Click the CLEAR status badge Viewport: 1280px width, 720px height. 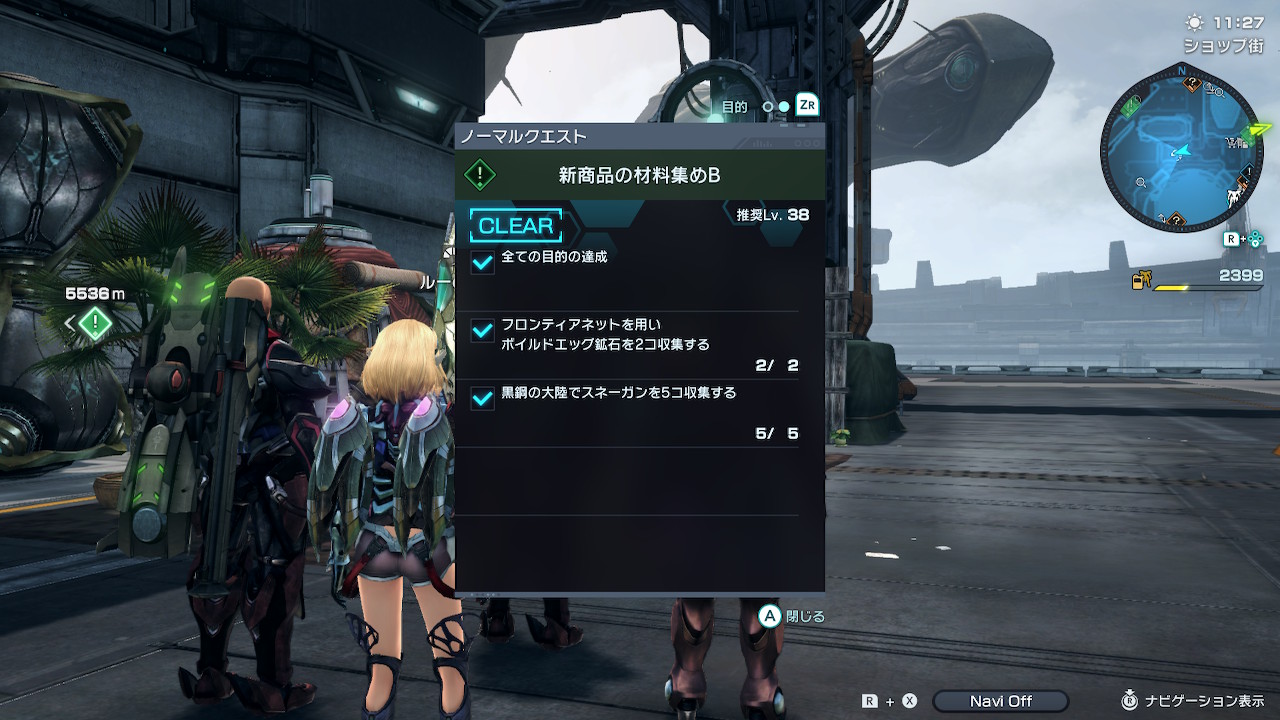pyautogui.click(x=516, y=226)
